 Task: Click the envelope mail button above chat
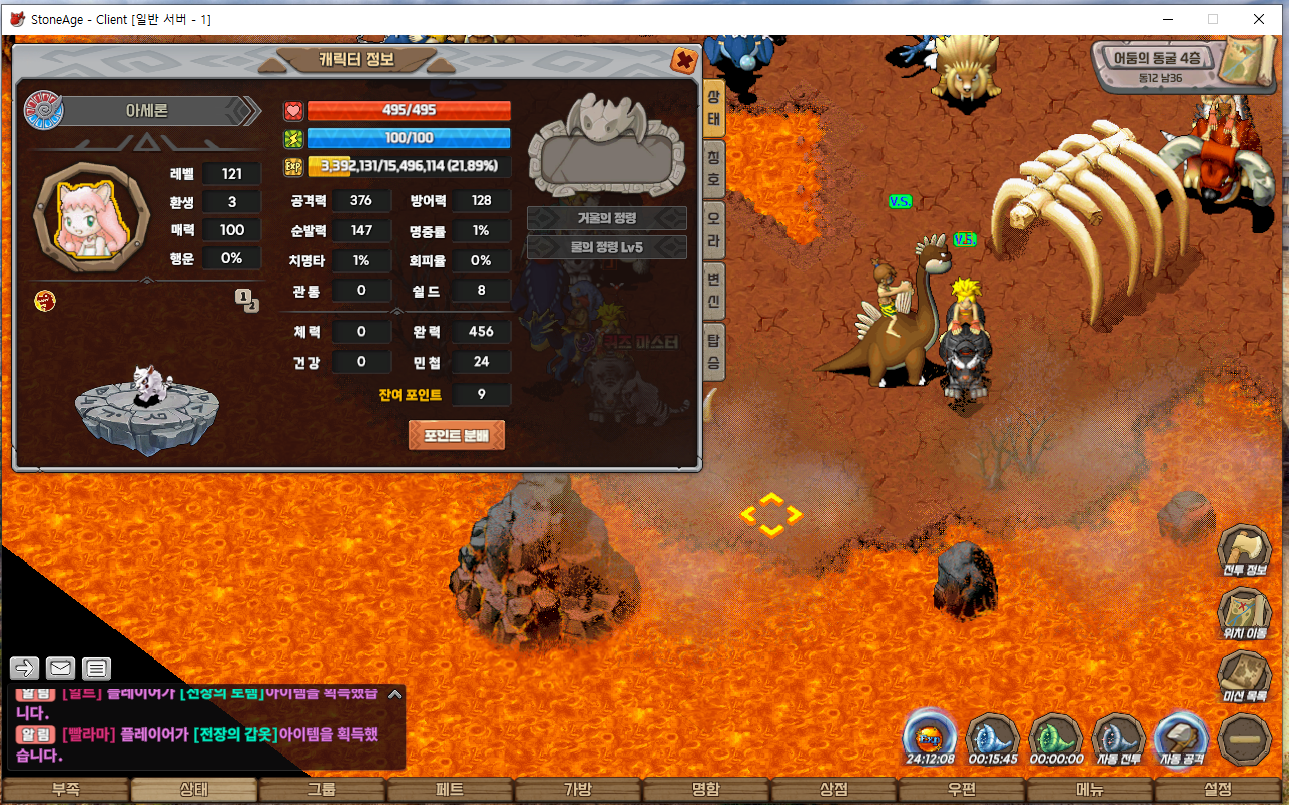(60, 668)
